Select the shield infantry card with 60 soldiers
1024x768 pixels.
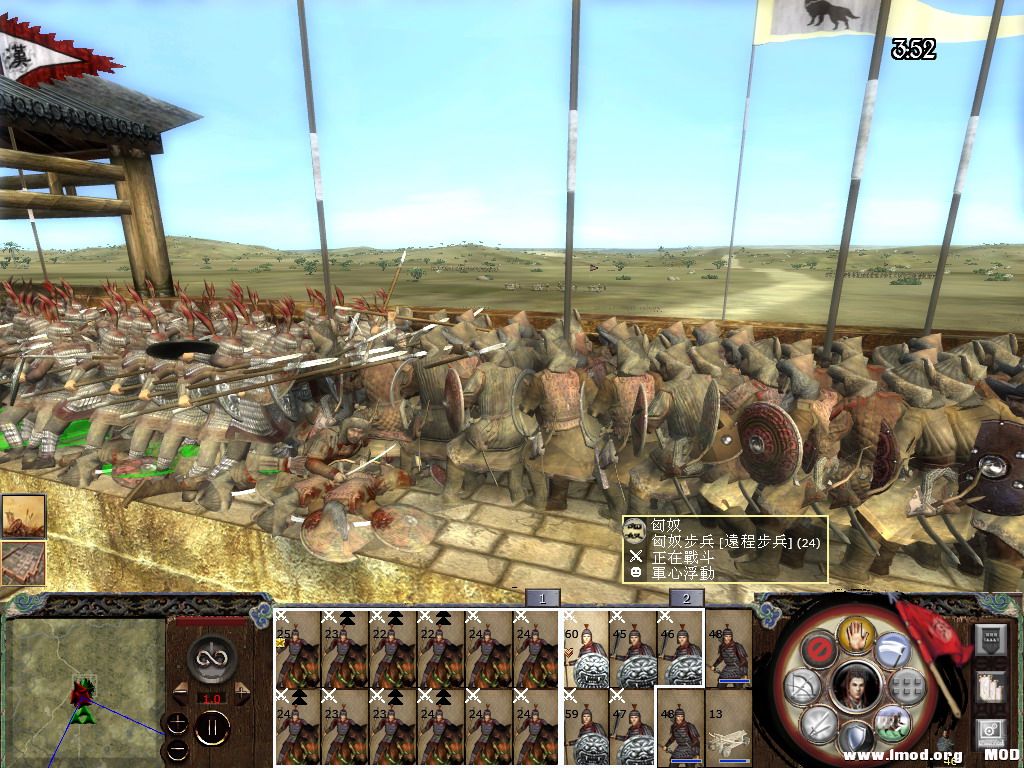pos(585,648)
